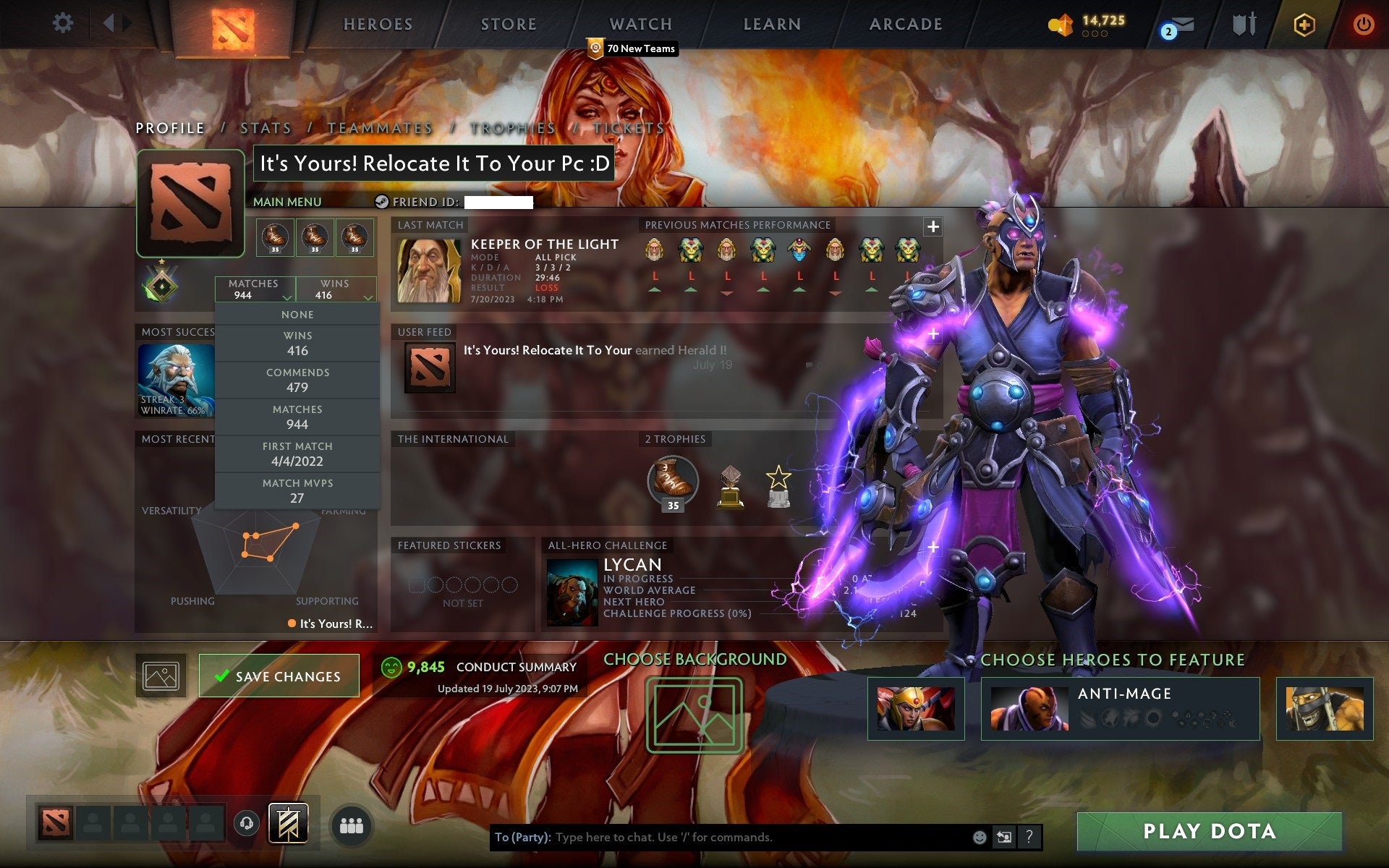View the Lycan all-hero challenge progress bar
Screen dimensions: 1389x868
coord(676,613)
